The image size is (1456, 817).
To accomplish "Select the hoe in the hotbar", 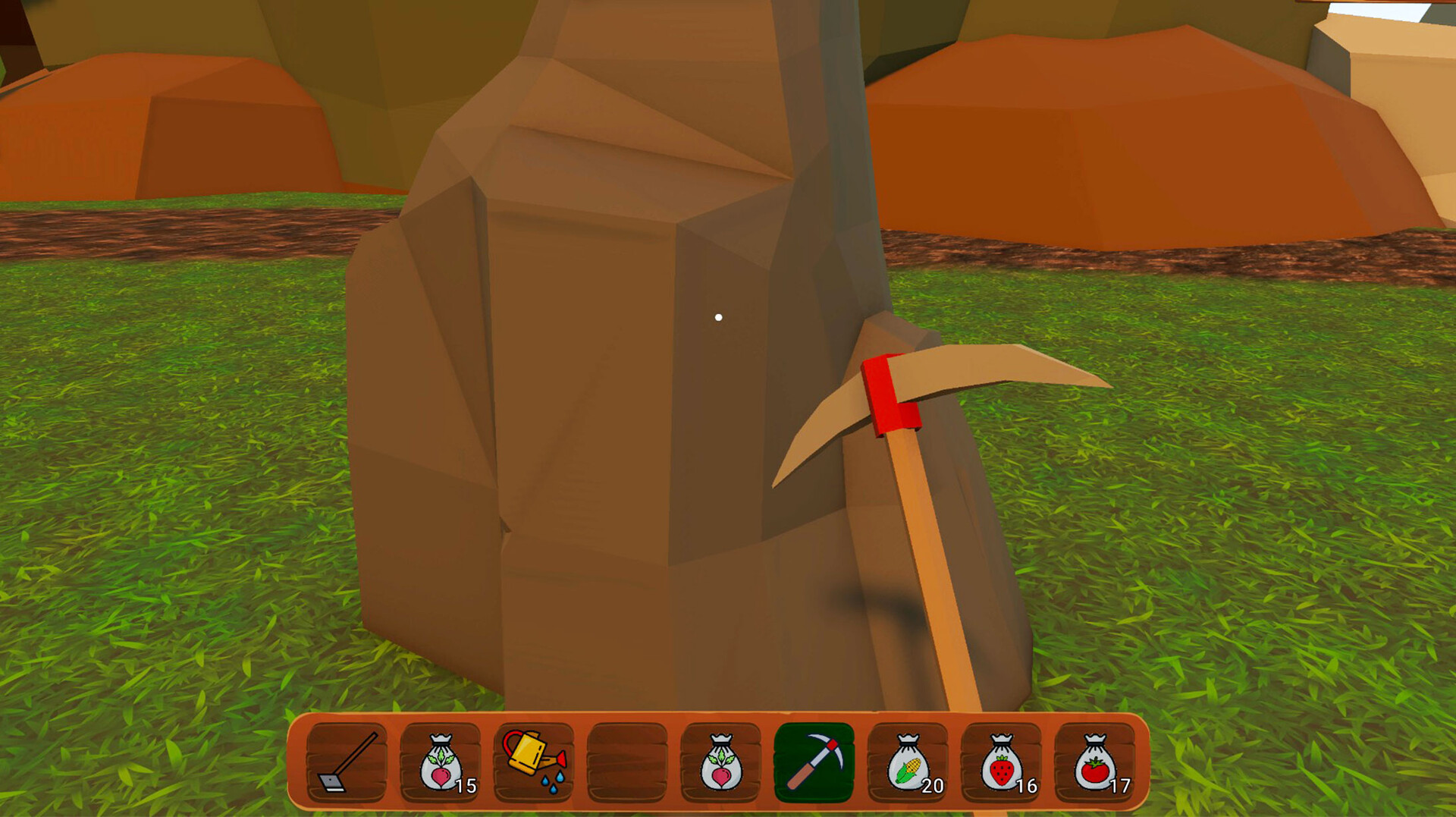I will click(347, 762).
